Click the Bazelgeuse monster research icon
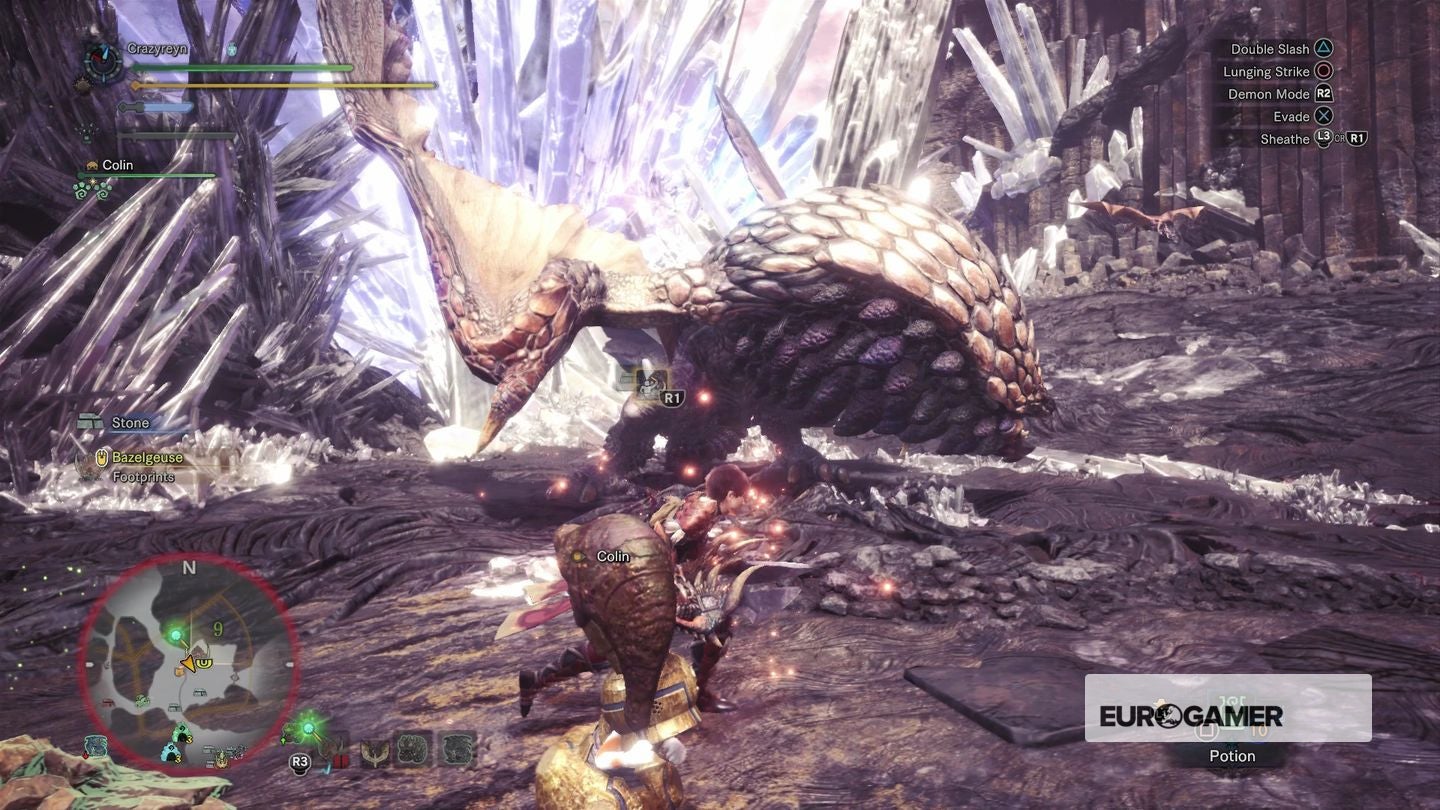Image resolution: width=1440 pixels, height=810 pixels. [101, 456]
